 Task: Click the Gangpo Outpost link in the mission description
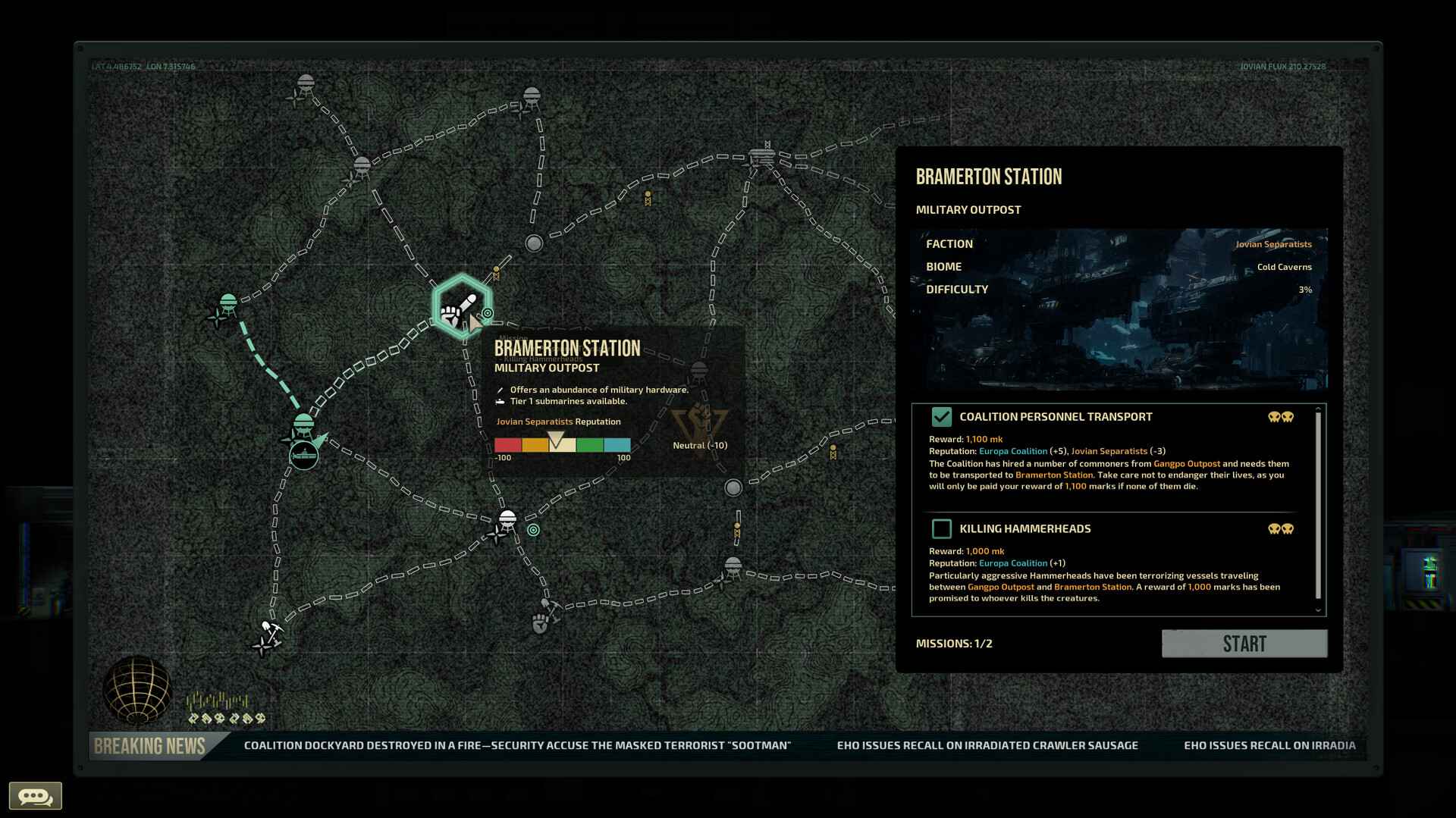(x=1186, y=463)
